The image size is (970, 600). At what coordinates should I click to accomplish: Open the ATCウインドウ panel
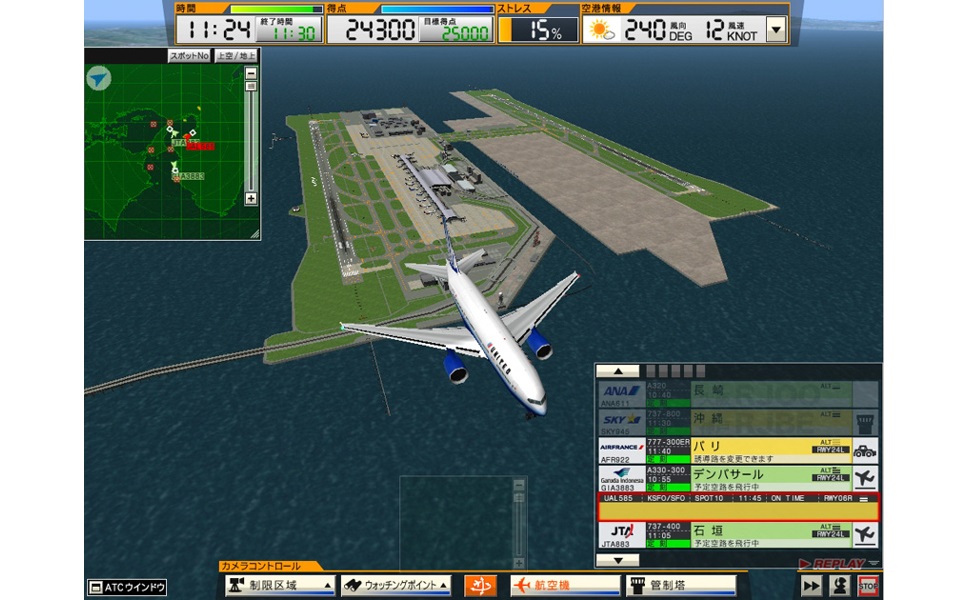click(x=127, y=587)
